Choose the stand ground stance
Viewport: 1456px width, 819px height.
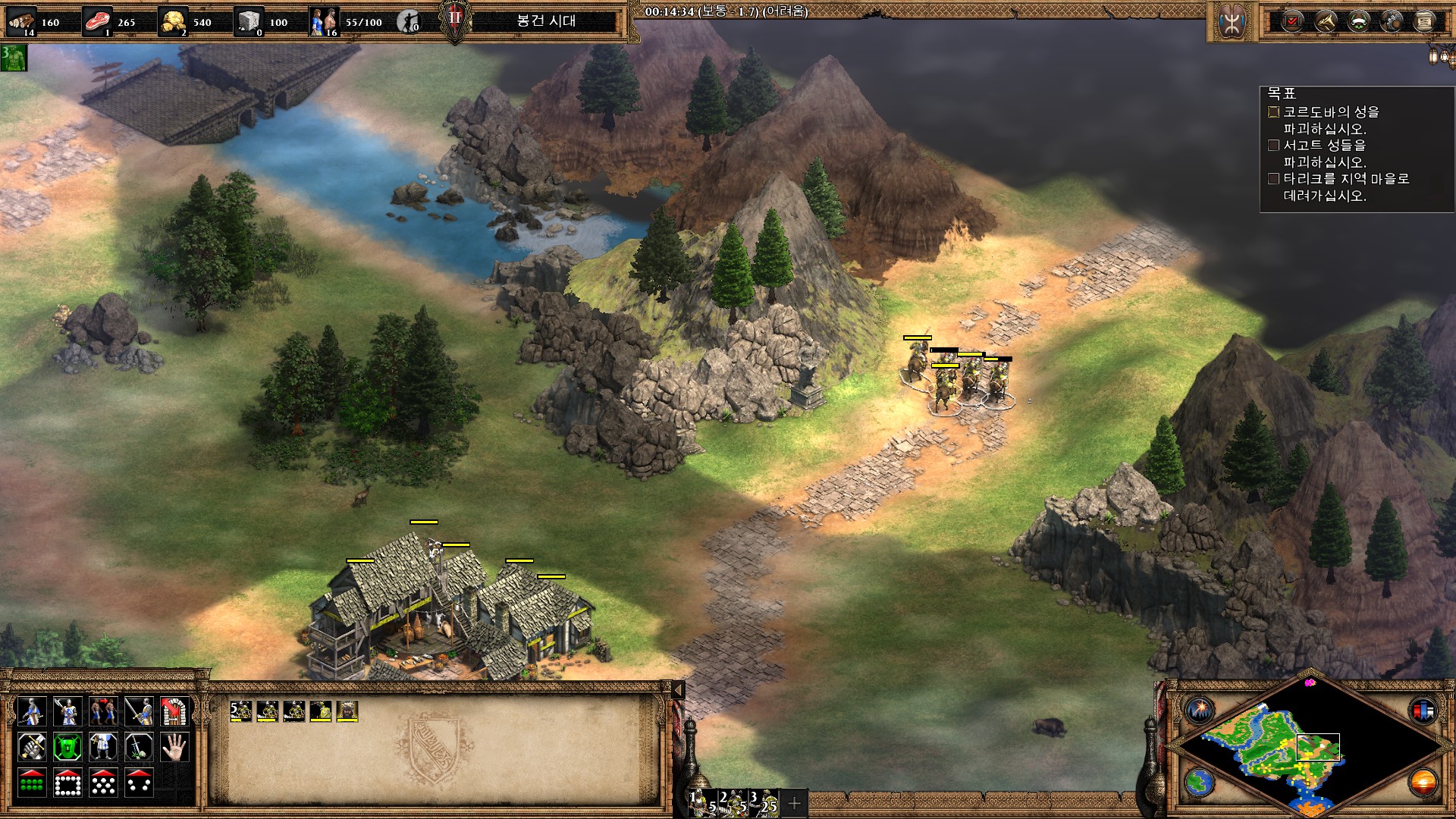click(x=103, y=747)
